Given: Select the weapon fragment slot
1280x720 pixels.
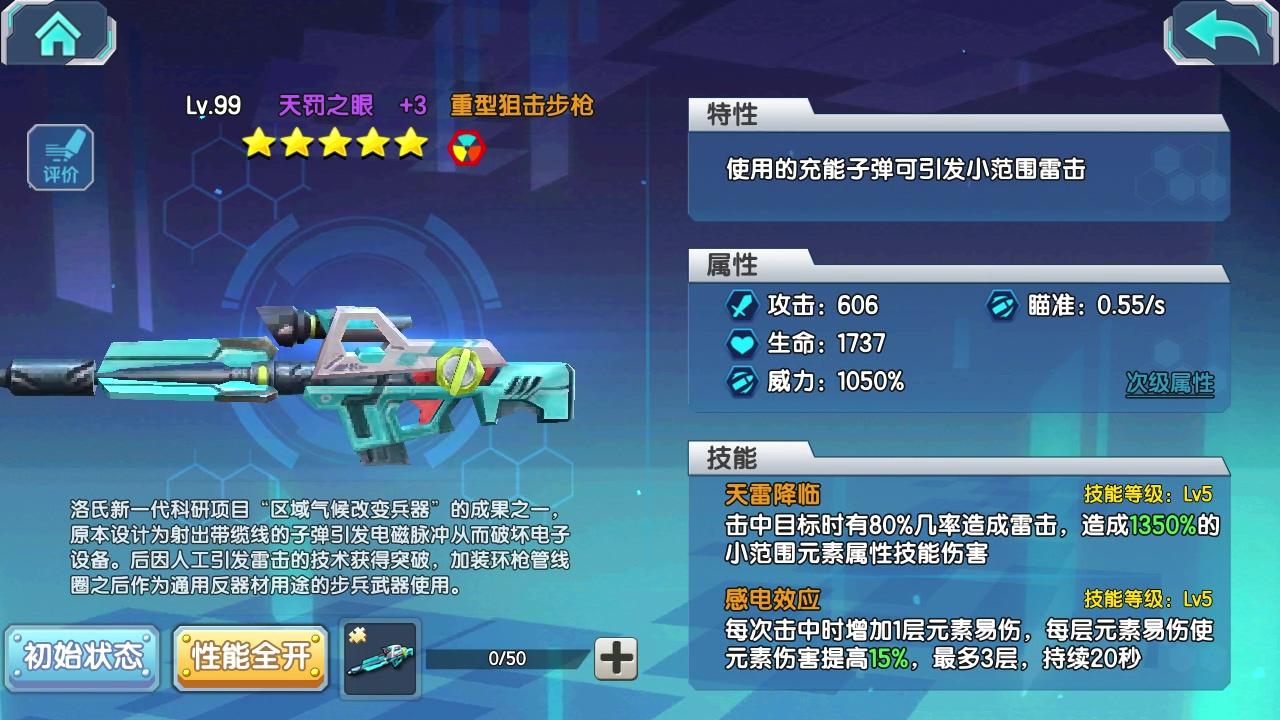Looking at the screenshot, I should tap(380, 658).
